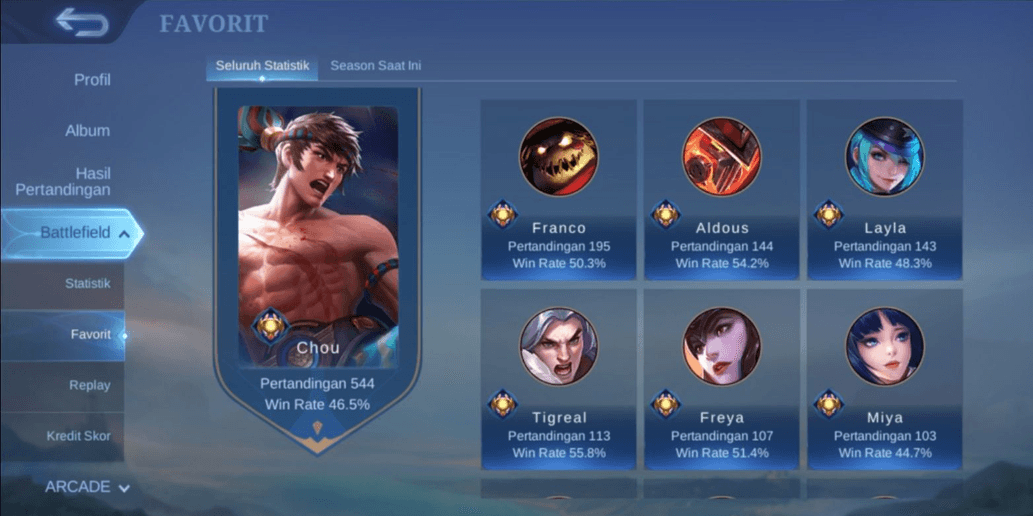Open Layla's hero card
This screenshot has width=1033, height=516.
tap(885, 190)
